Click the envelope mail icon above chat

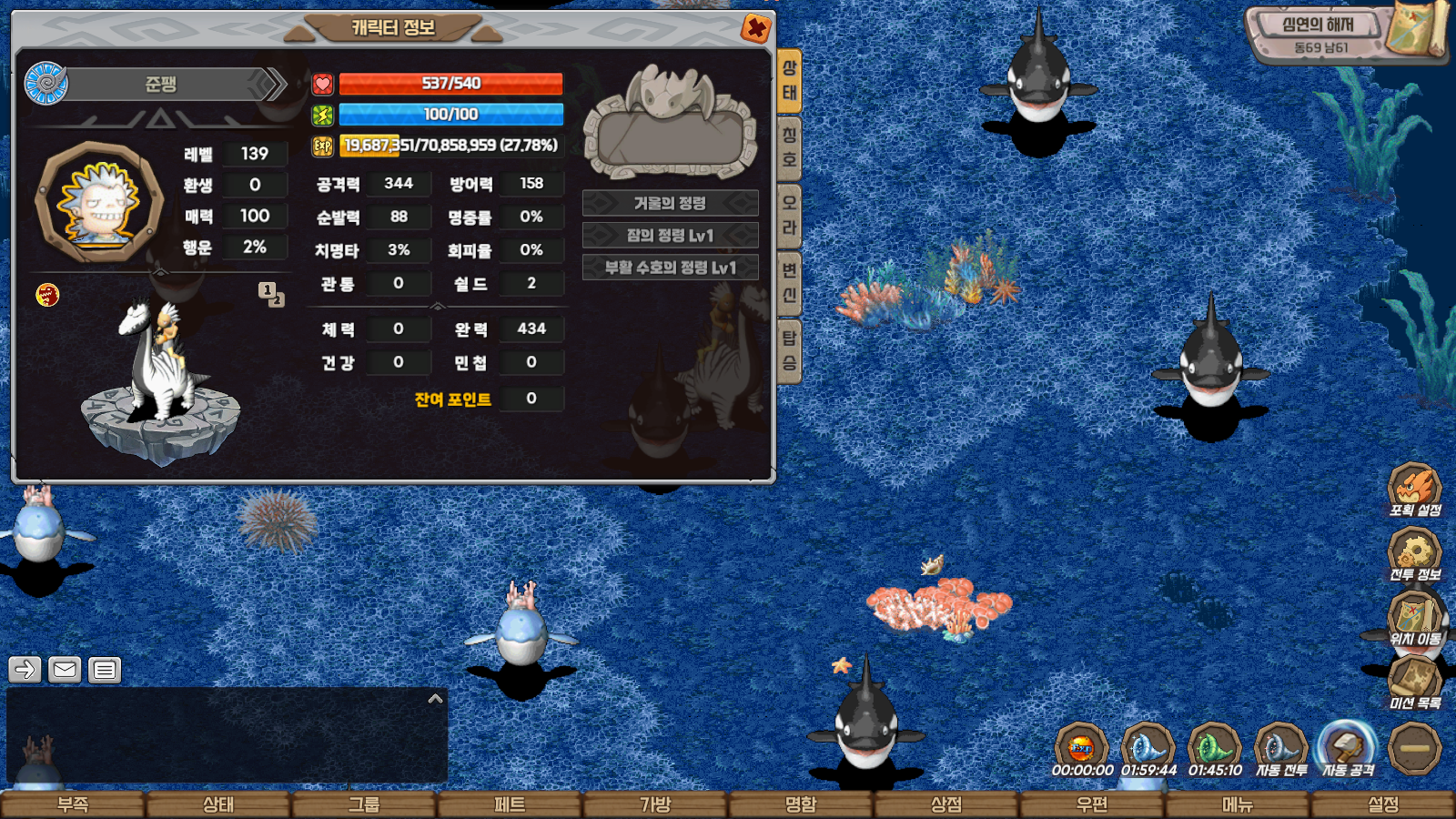[65, 670]
